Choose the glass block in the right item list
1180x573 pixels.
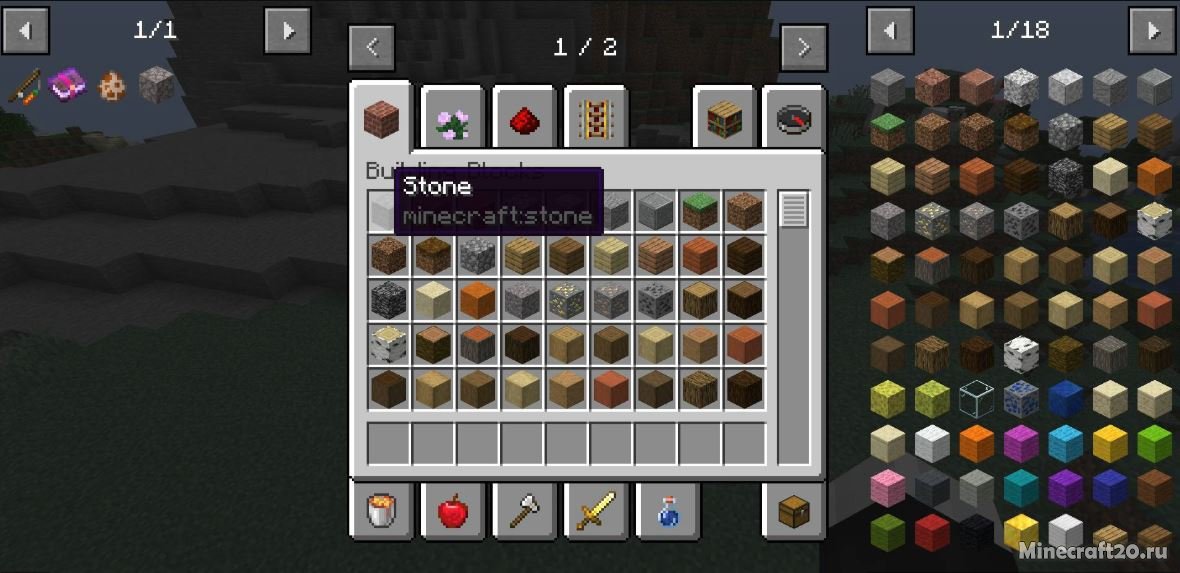coord(975,397)
